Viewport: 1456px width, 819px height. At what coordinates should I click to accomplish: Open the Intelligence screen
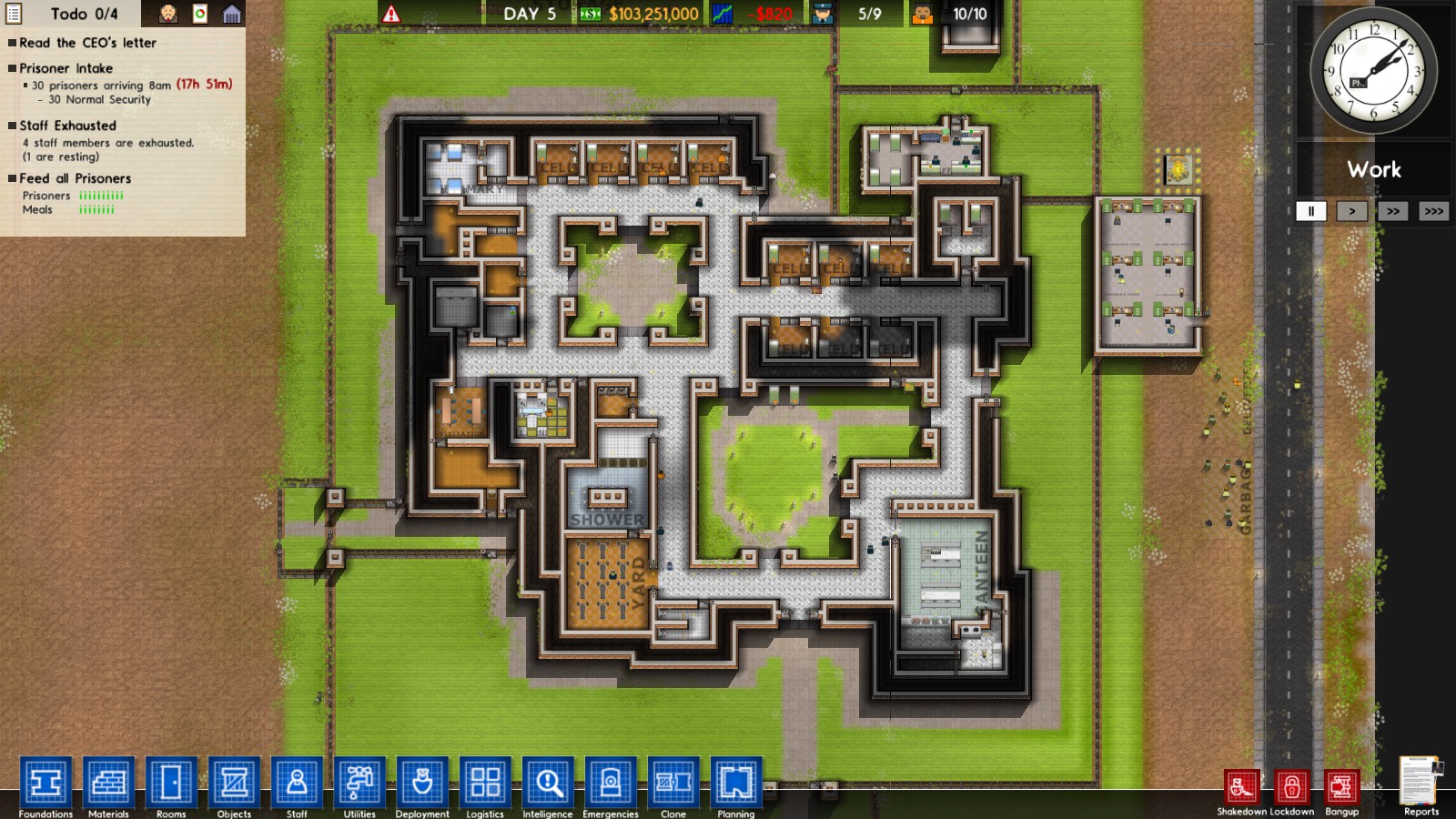click(548, 781)
